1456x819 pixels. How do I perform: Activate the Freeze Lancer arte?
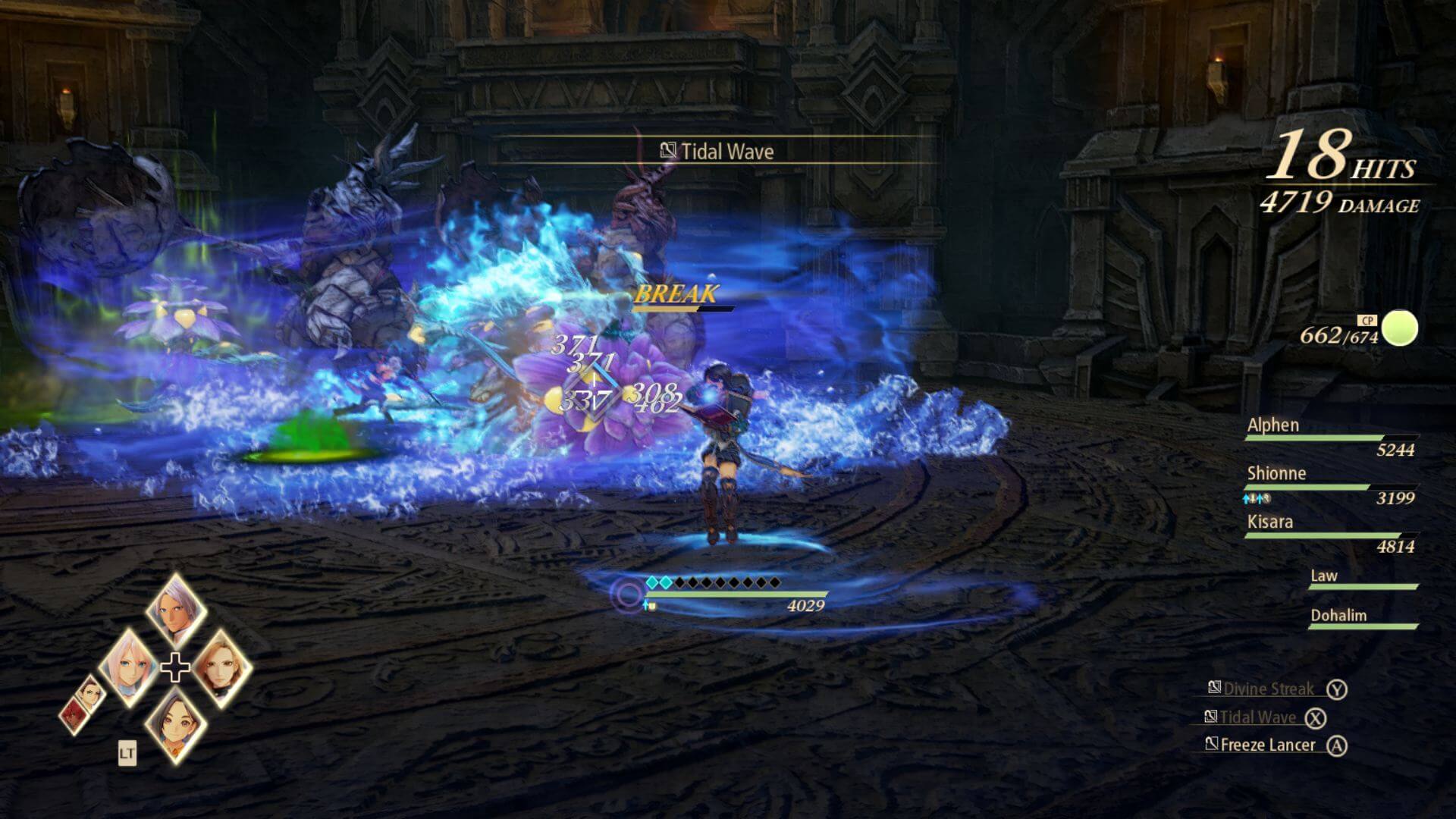(1267, 745)
